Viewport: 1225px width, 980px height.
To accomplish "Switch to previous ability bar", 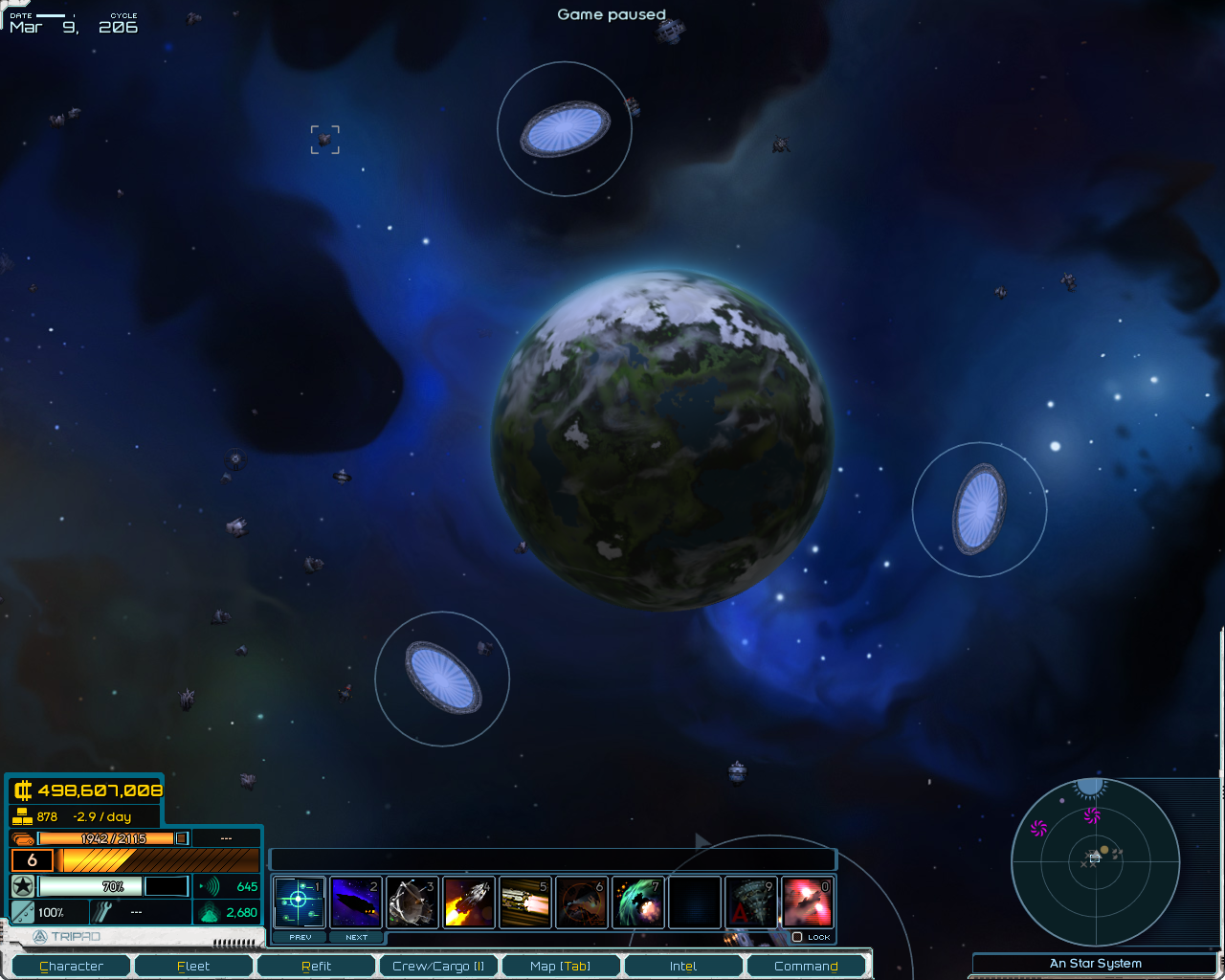I will pos(301,937).
